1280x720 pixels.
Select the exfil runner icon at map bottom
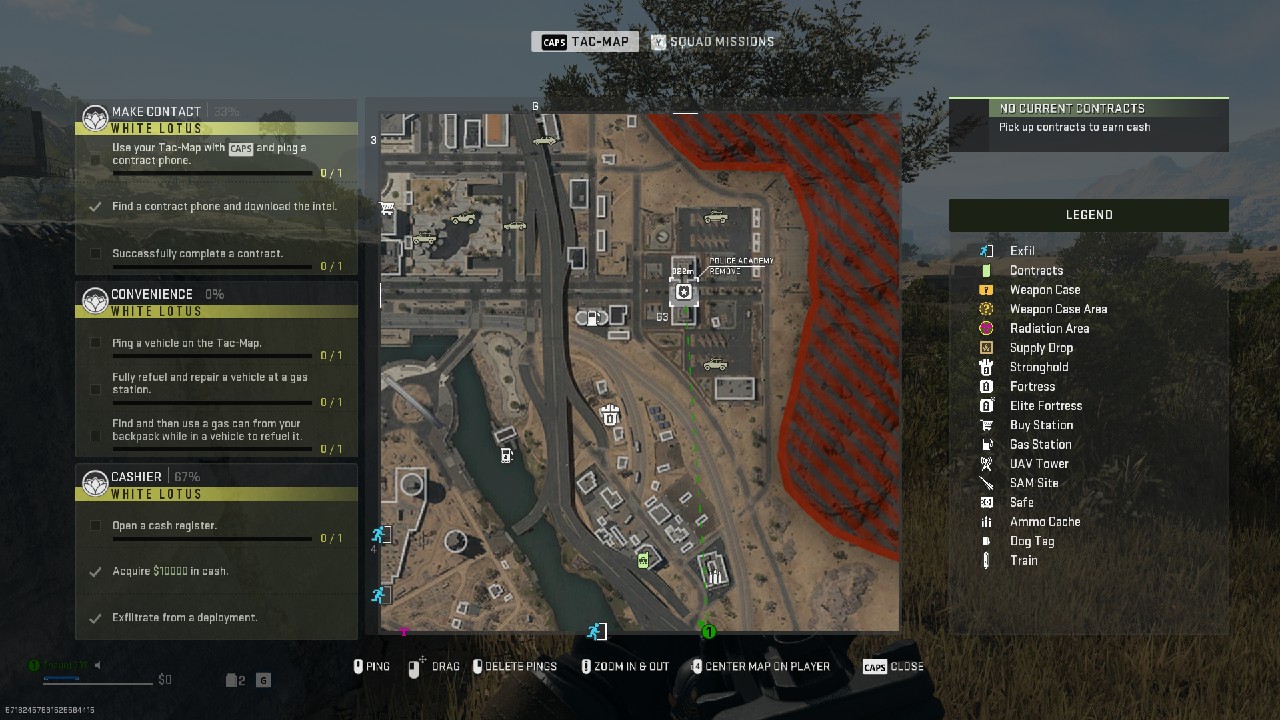(596, 630)
